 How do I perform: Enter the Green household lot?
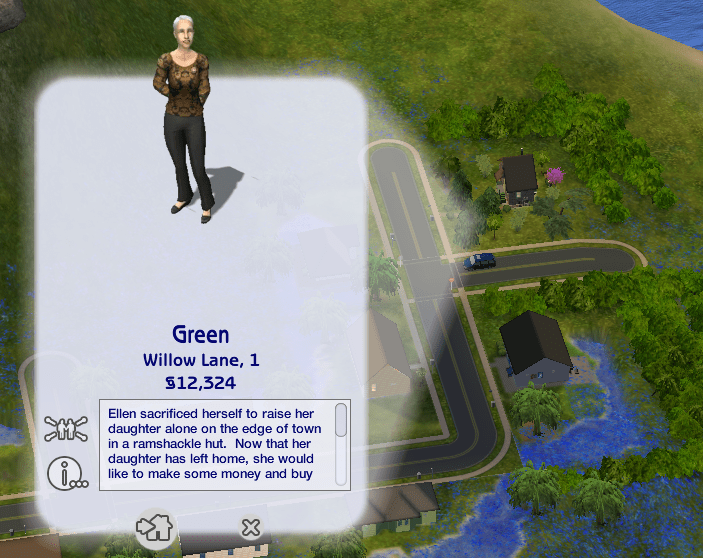coord(154,527)
